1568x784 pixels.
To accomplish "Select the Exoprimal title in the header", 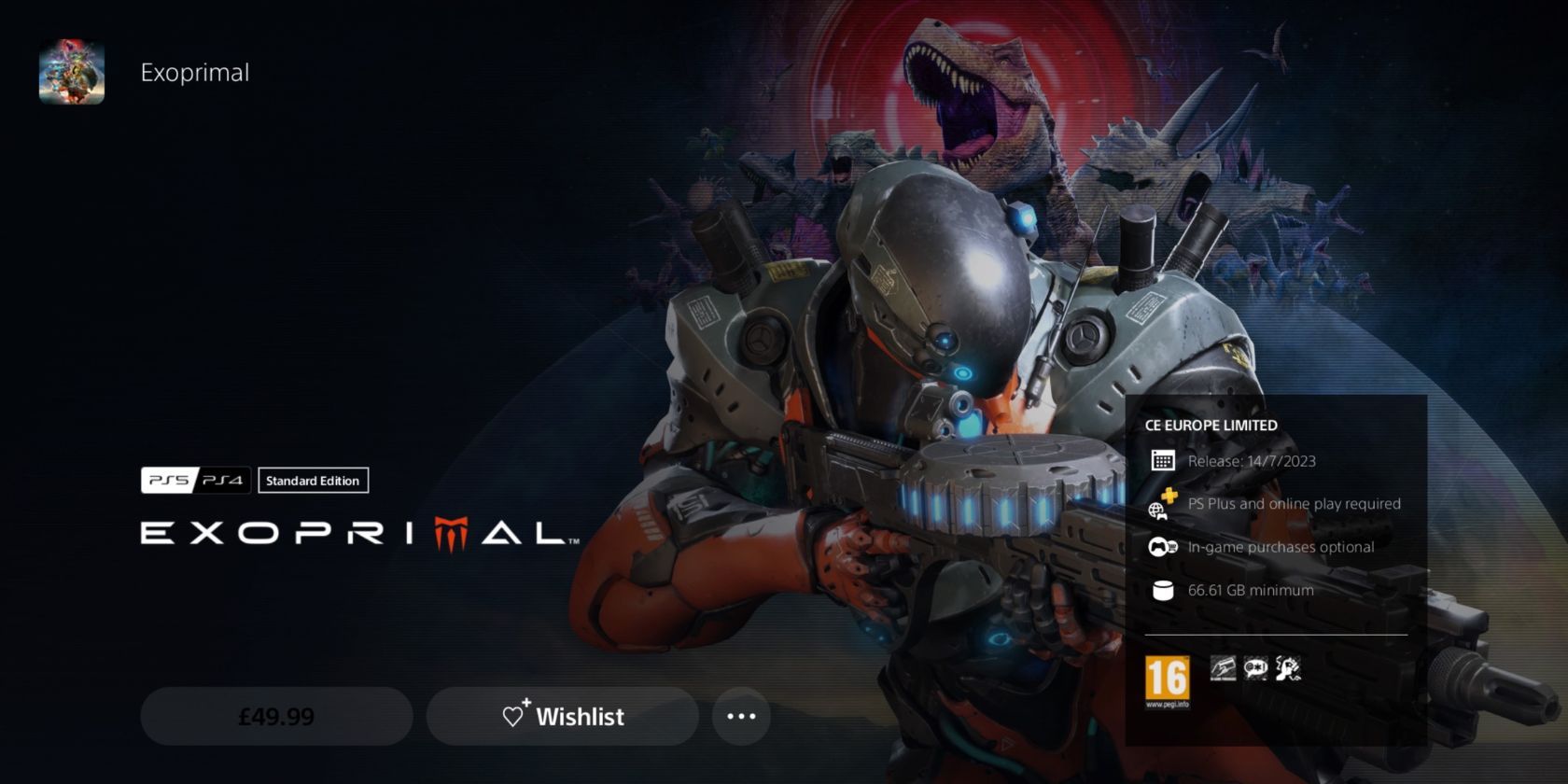I will coord(196,72).
